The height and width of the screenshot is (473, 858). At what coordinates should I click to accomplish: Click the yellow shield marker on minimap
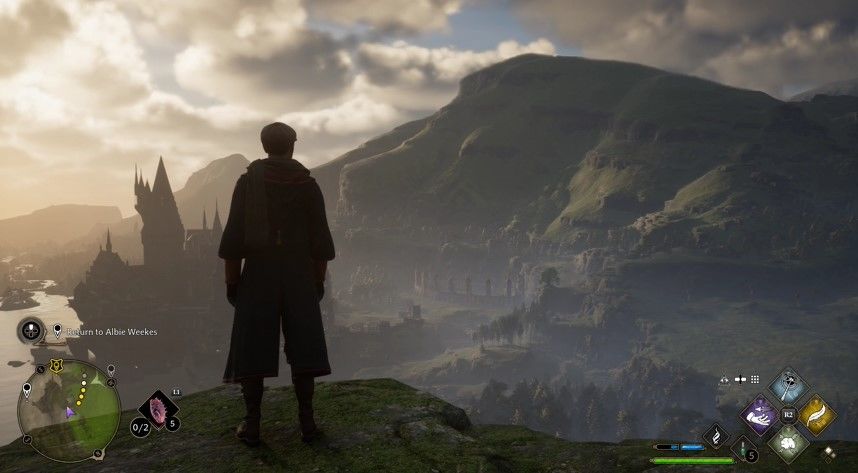click(x=56, y=365)
